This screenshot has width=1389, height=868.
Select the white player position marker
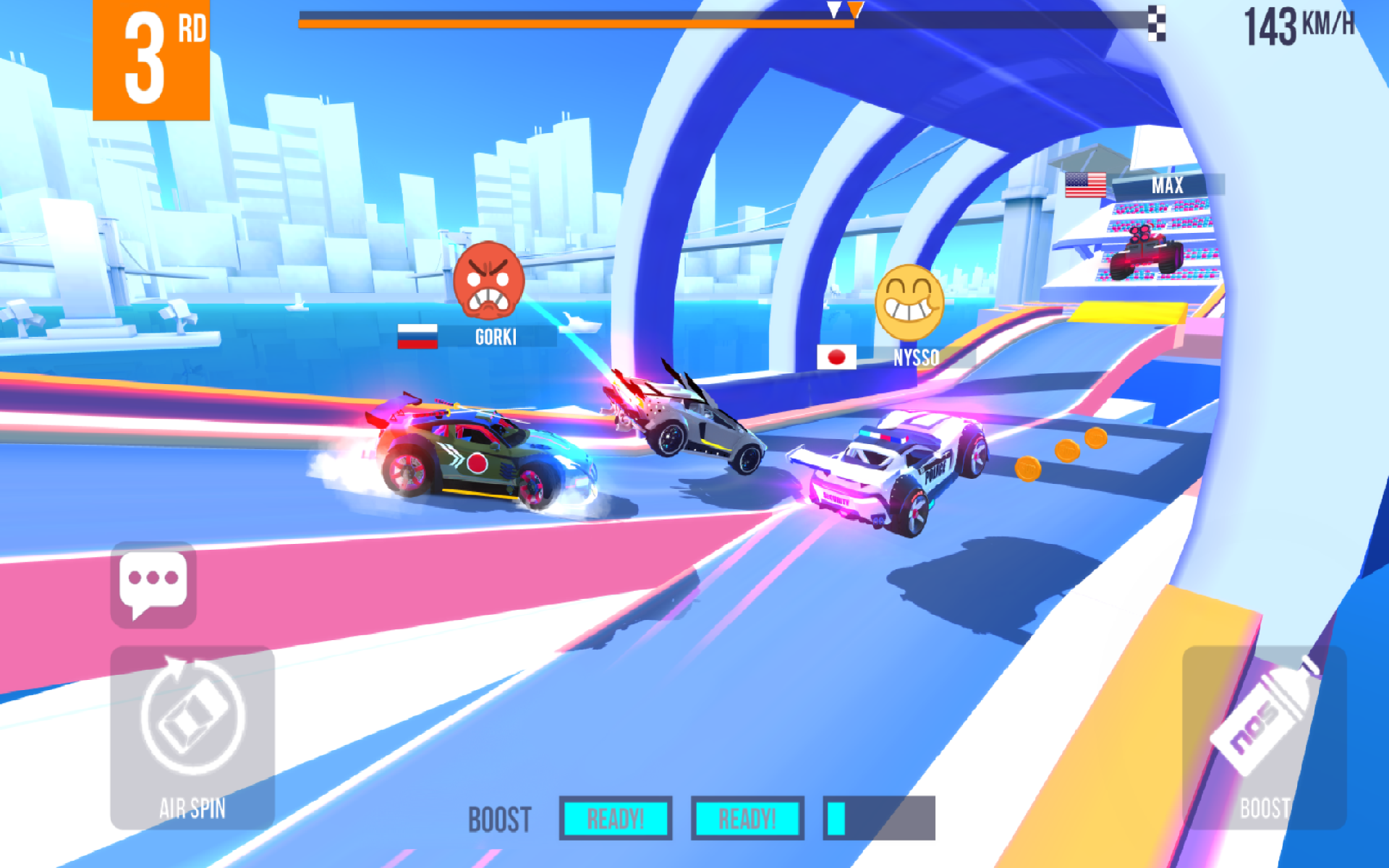(833, 10)
